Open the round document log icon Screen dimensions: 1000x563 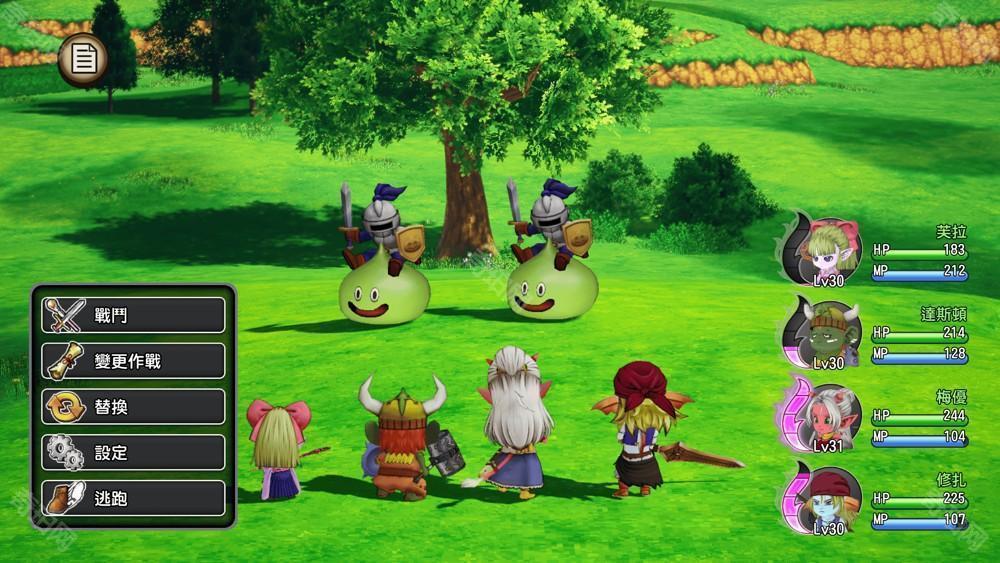(84, 61)
